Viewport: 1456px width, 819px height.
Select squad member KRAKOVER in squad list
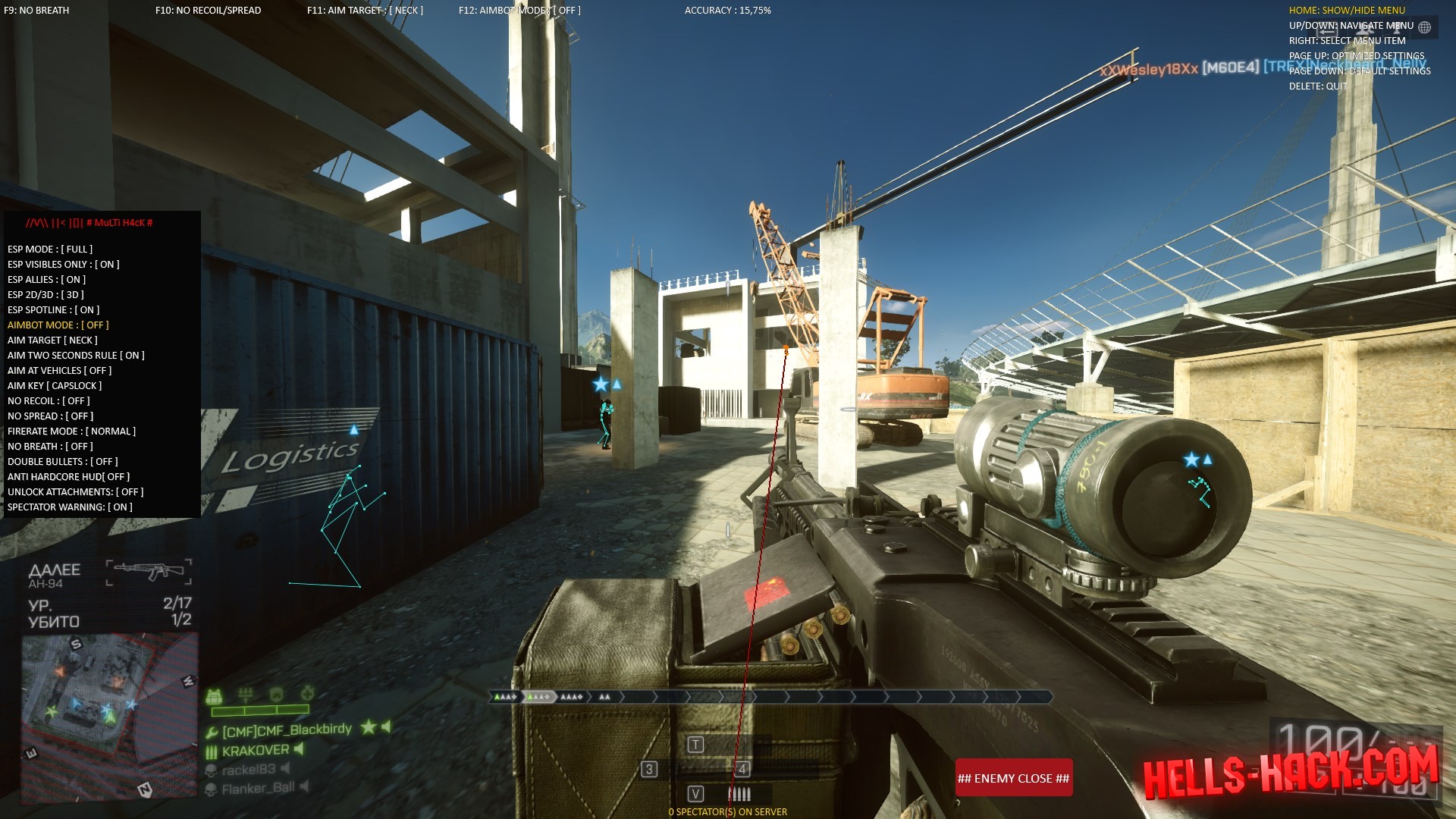click(x=256, y=751)
